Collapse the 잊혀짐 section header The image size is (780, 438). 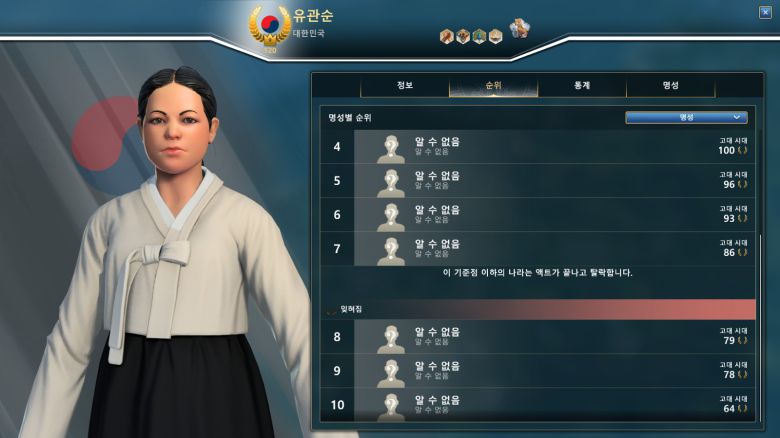click(346, 309)
